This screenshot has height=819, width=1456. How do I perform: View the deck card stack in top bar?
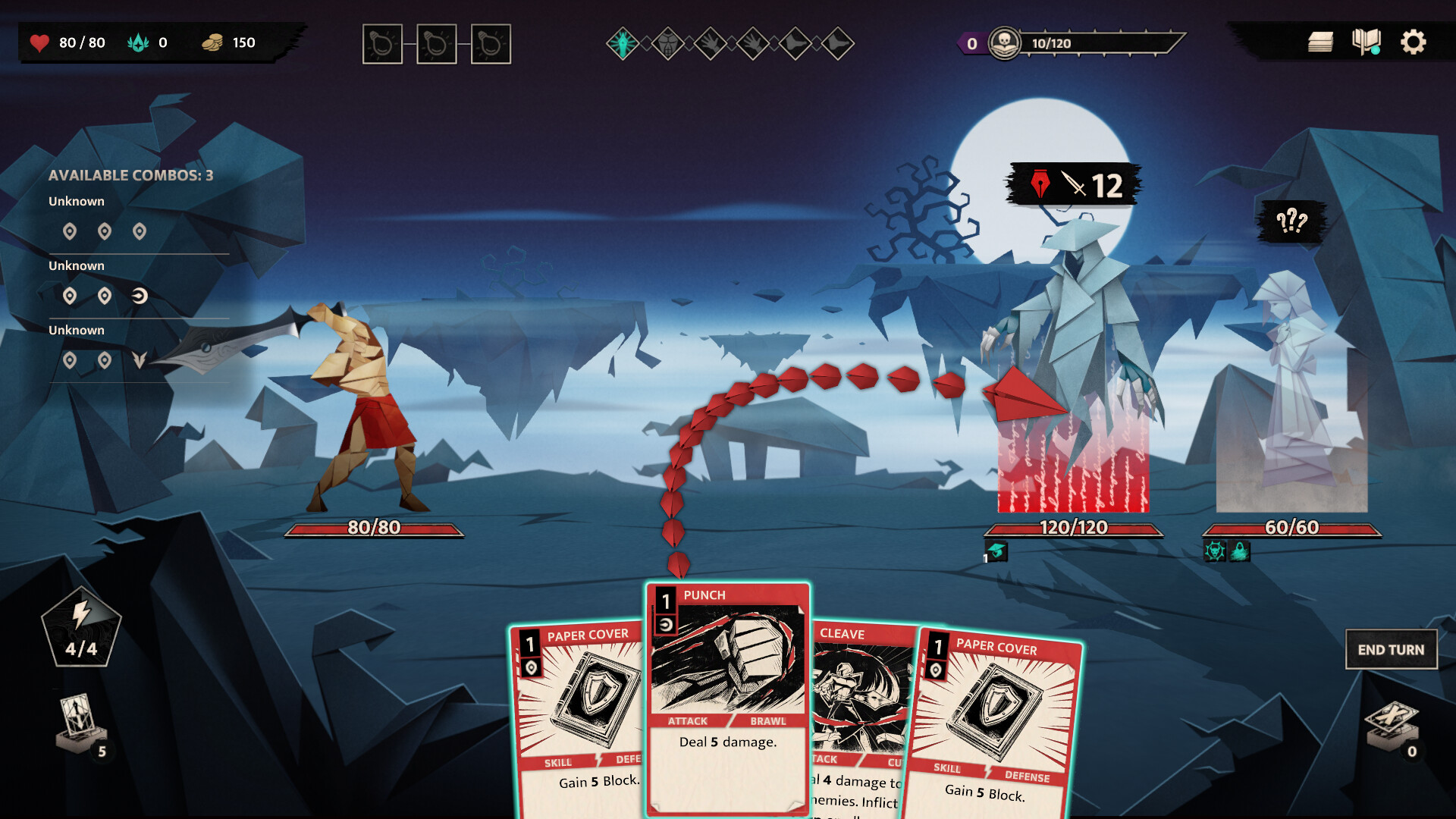(x=1320, y=42)
